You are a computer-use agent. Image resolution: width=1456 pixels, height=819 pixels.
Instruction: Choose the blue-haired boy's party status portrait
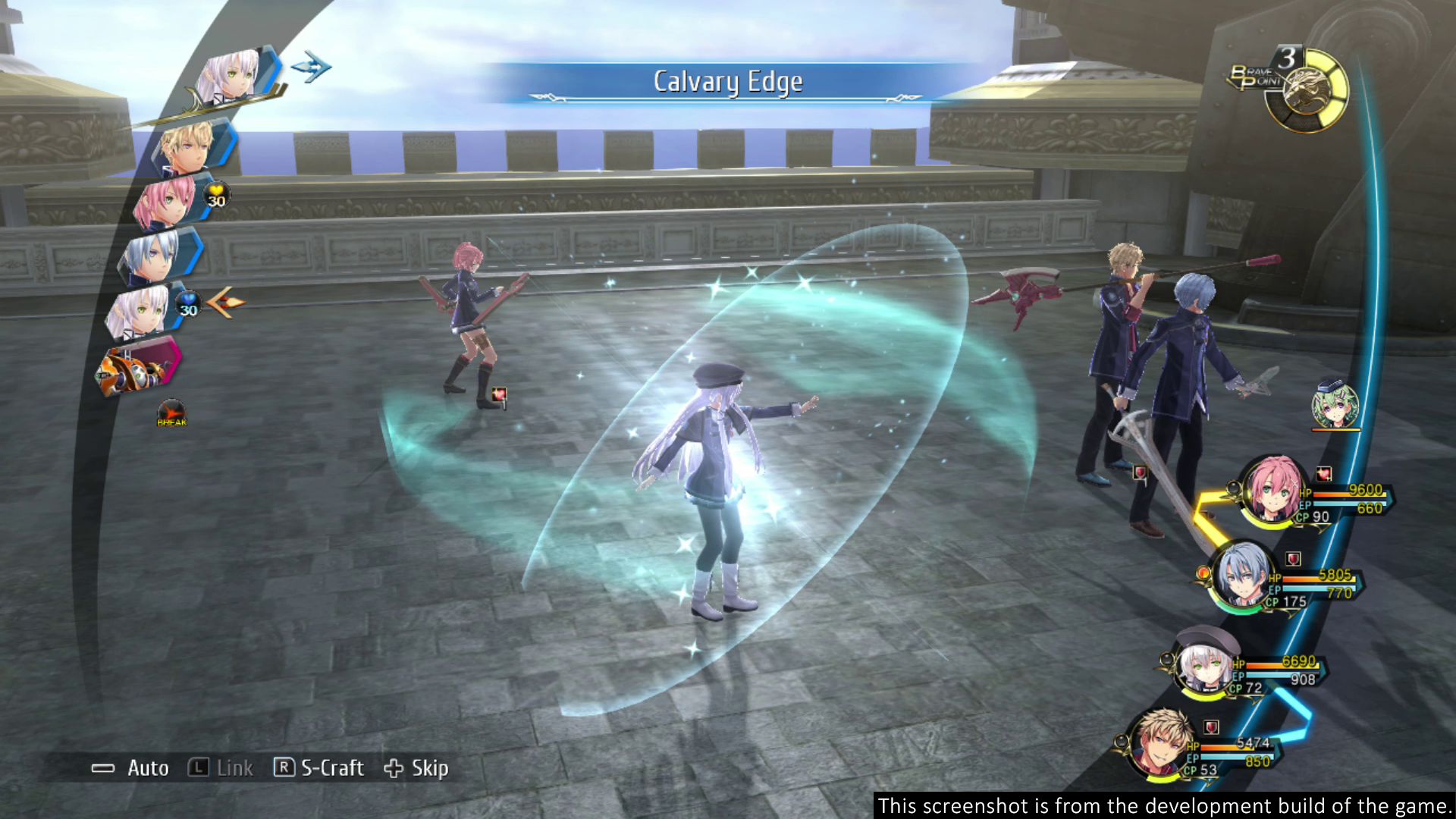(1242, 575)
